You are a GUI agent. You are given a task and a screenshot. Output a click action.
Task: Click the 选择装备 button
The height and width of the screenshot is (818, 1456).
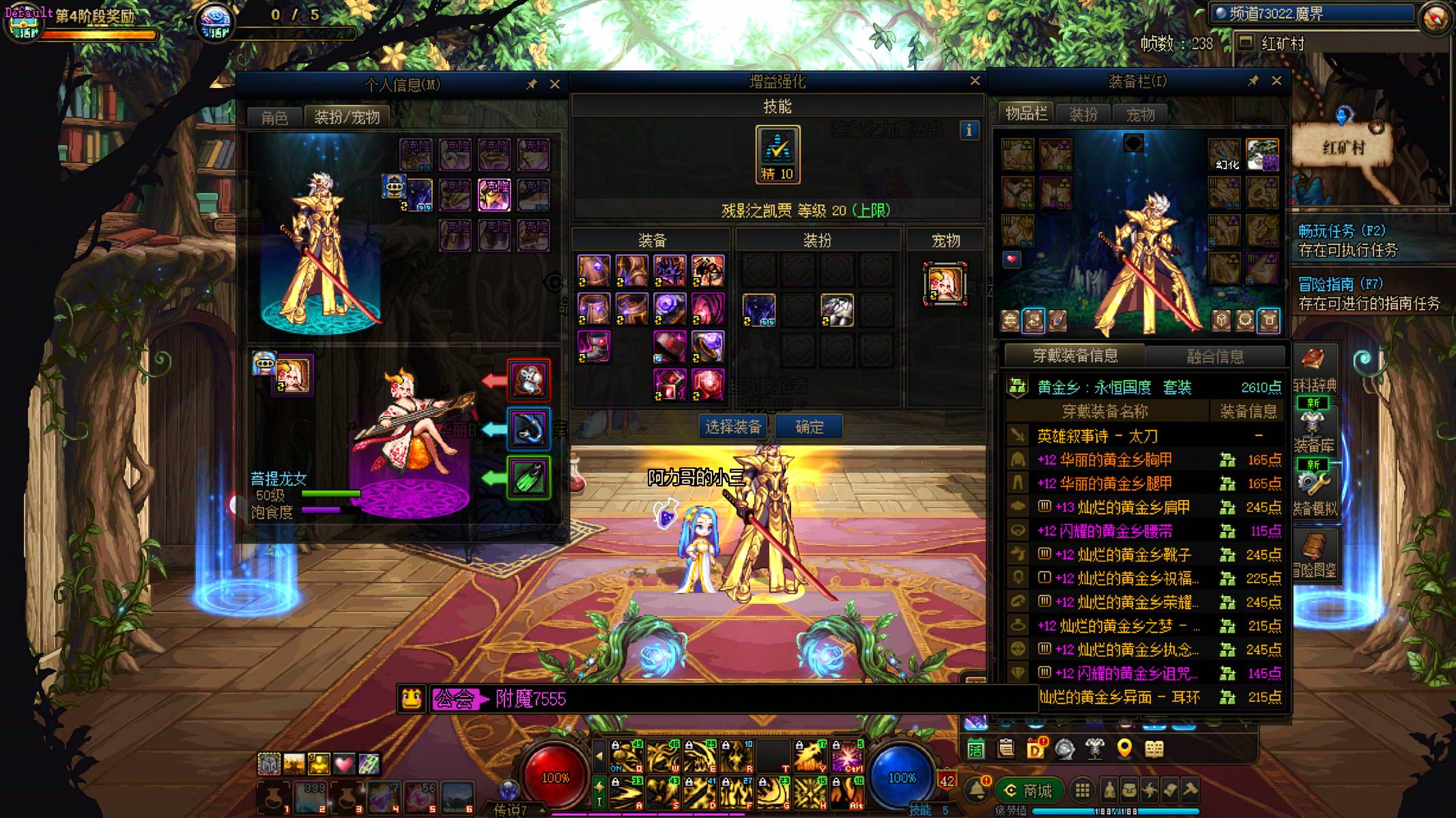point(732,427)
